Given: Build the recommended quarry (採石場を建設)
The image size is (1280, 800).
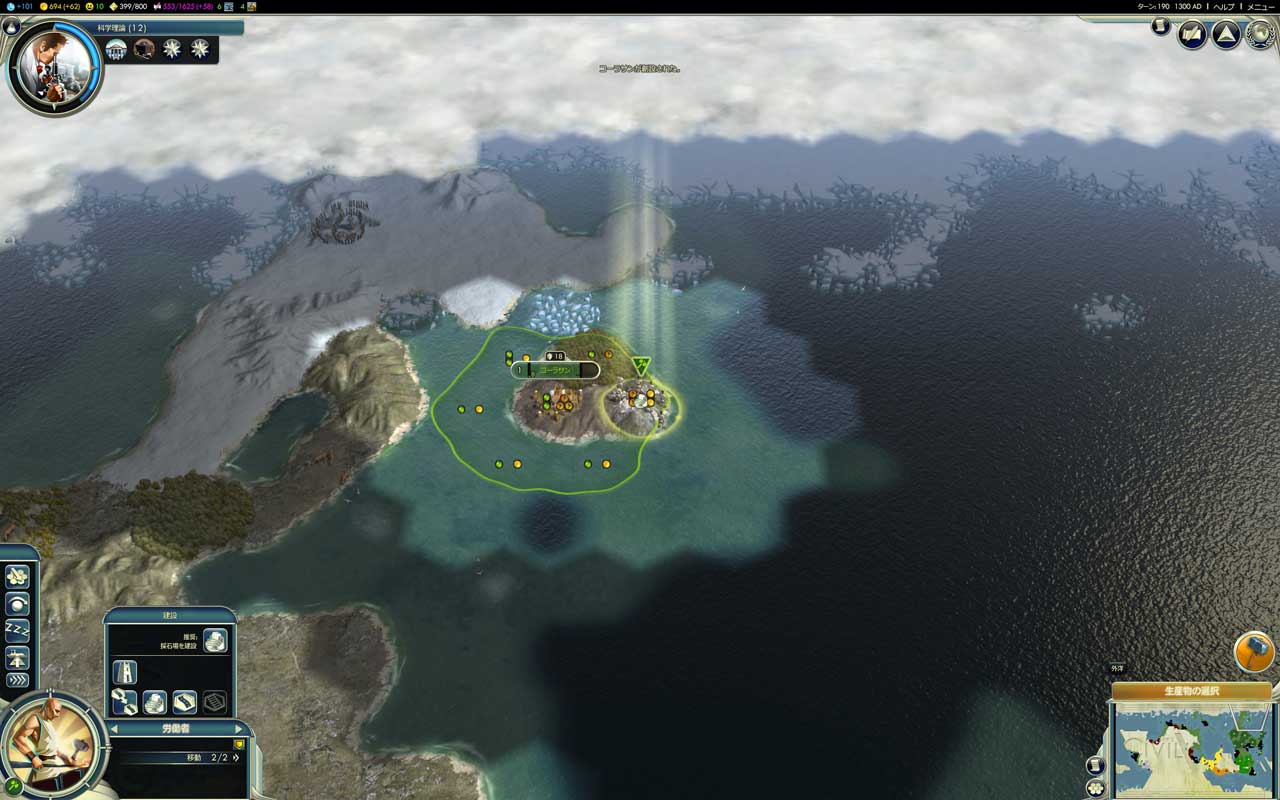Looking at the screenshot, I should pyautogui.click(x=215, y=641).
